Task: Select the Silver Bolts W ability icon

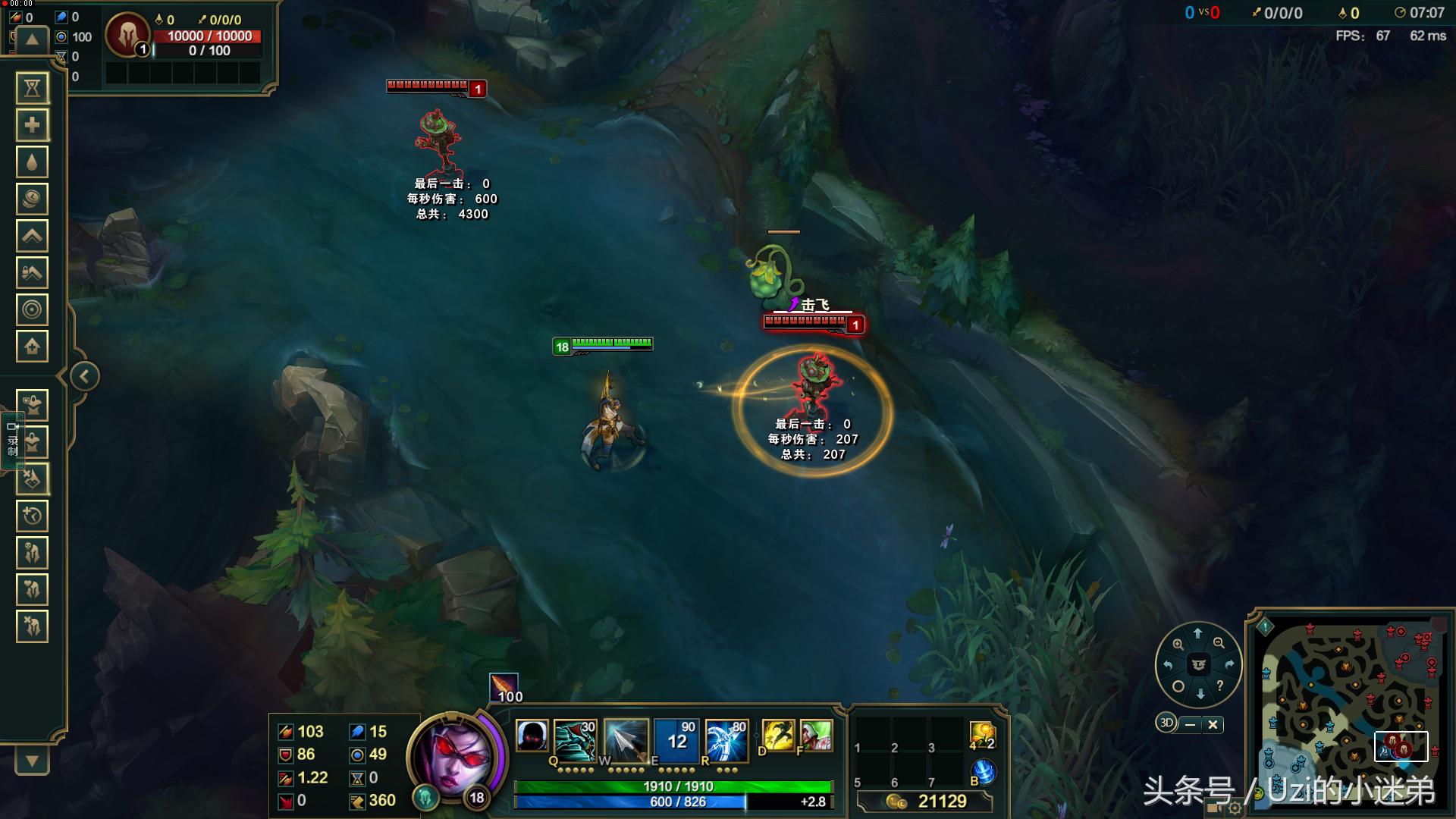Action: click(626, 739)
